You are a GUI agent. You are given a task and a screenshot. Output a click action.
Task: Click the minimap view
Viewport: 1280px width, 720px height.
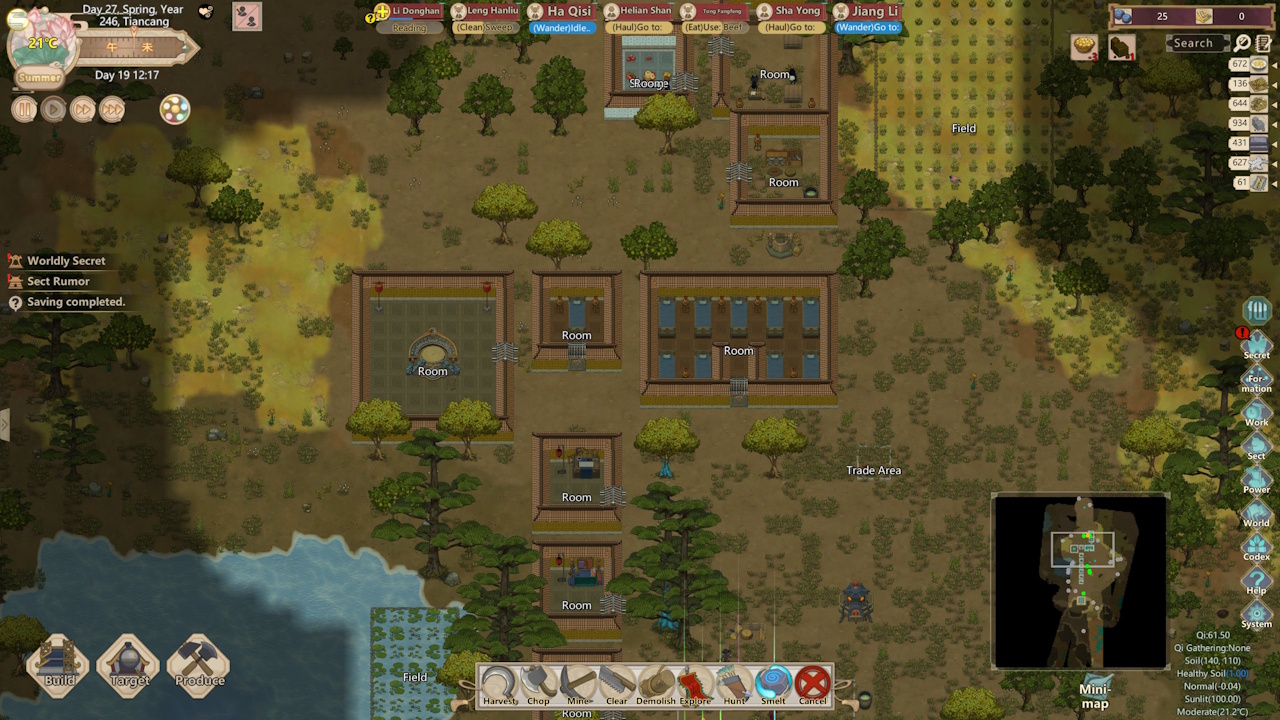1080,581
